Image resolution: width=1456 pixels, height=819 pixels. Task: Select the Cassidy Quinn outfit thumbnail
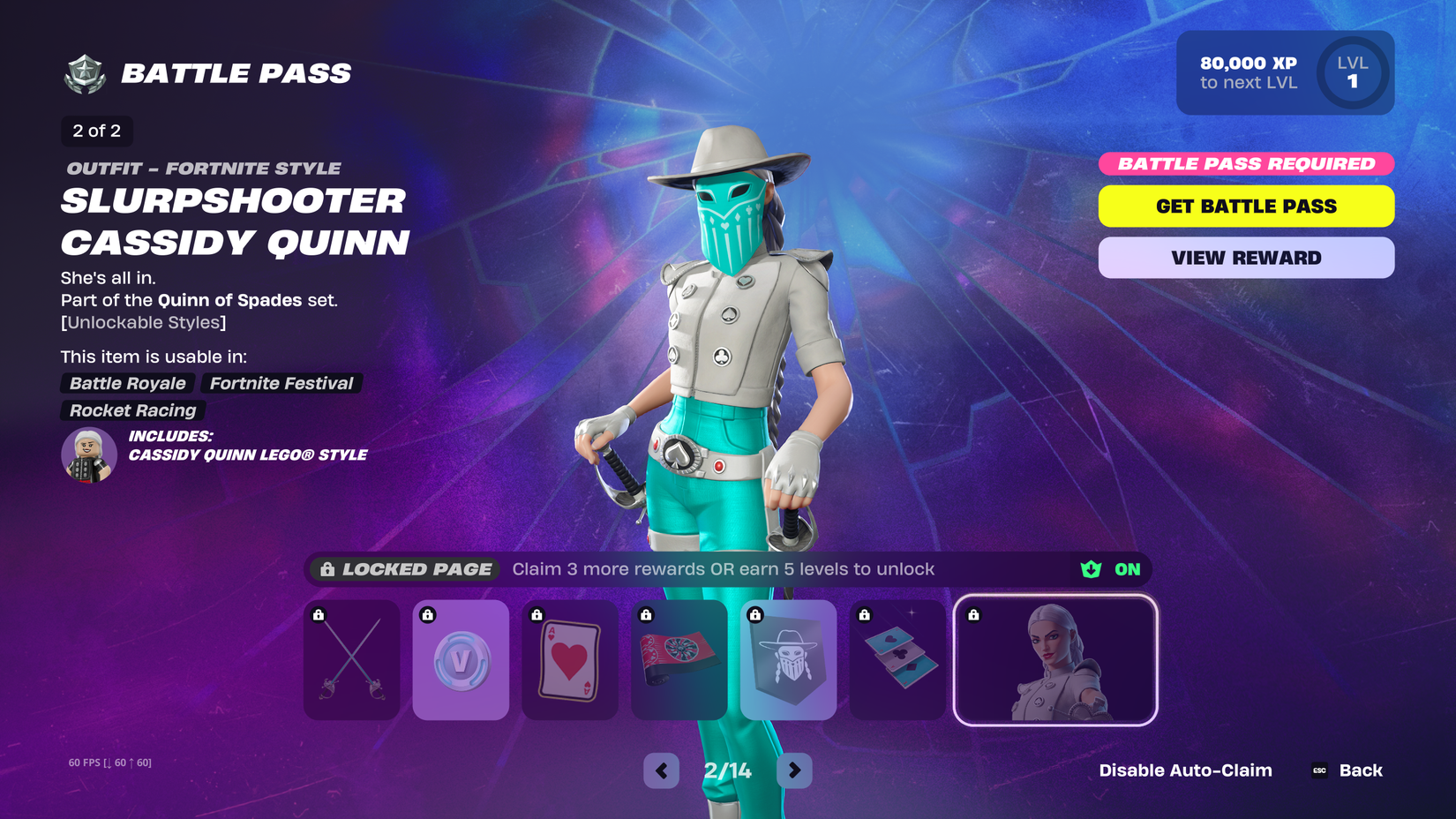tap(1055, 660)
